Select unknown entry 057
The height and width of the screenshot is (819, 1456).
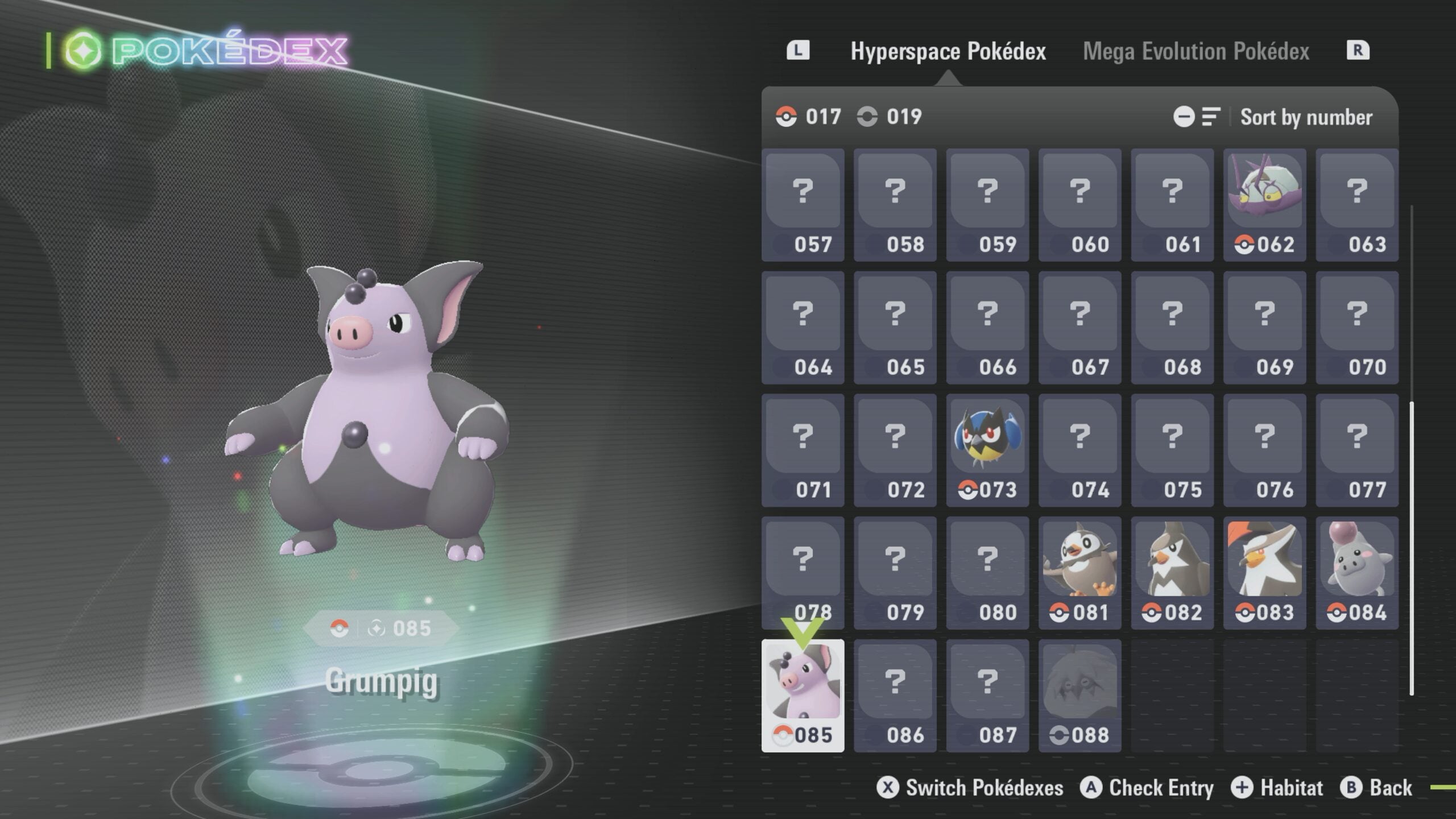click(803, 205)
